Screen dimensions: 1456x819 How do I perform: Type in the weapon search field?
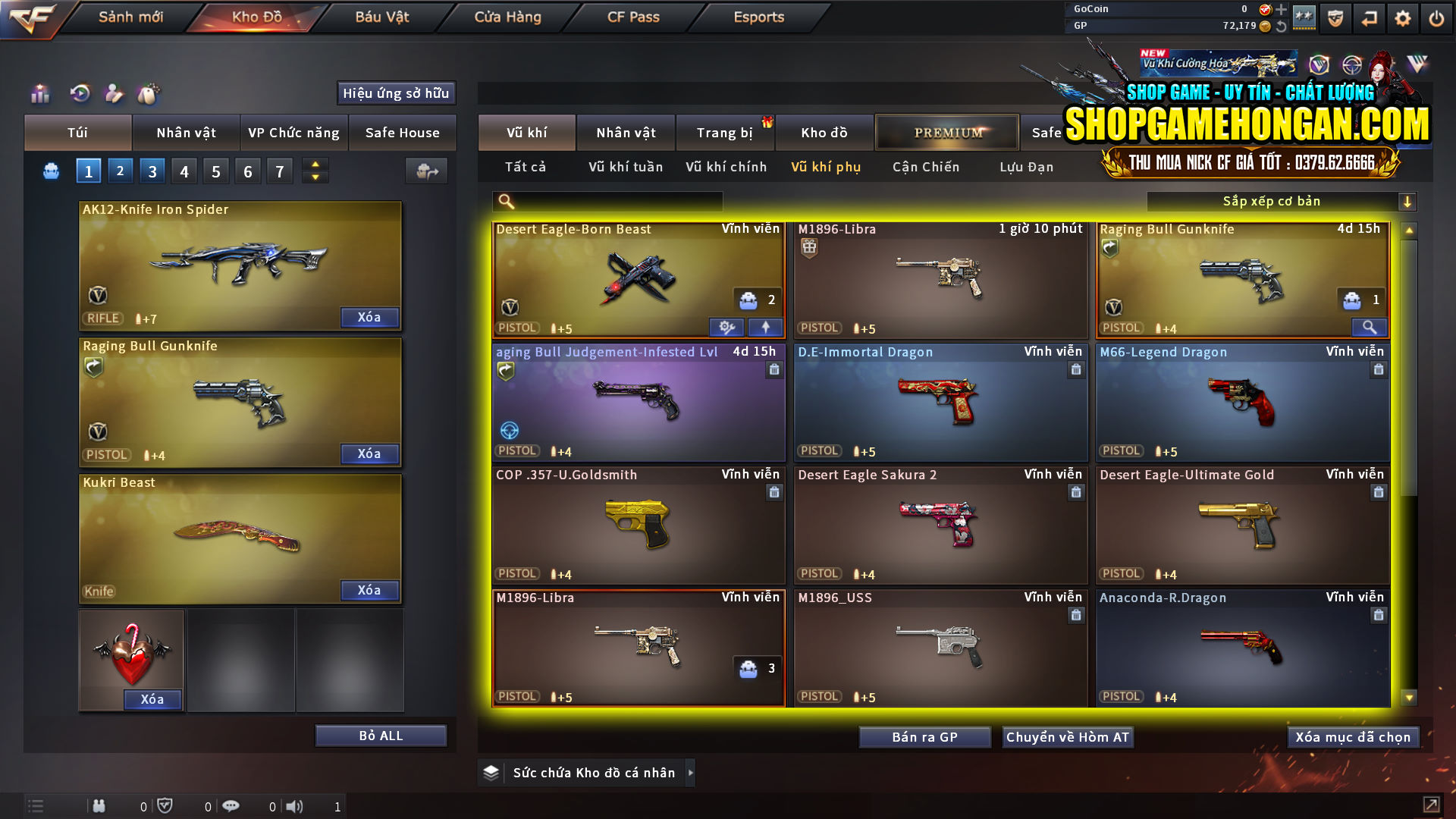click(614, 201)
